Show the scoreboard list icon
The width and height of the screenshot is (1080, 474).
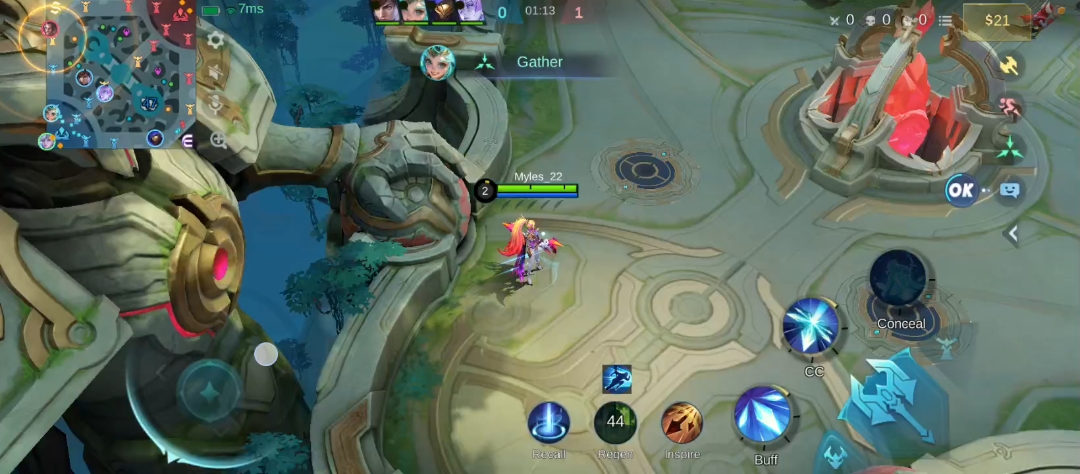click(945, 20)
